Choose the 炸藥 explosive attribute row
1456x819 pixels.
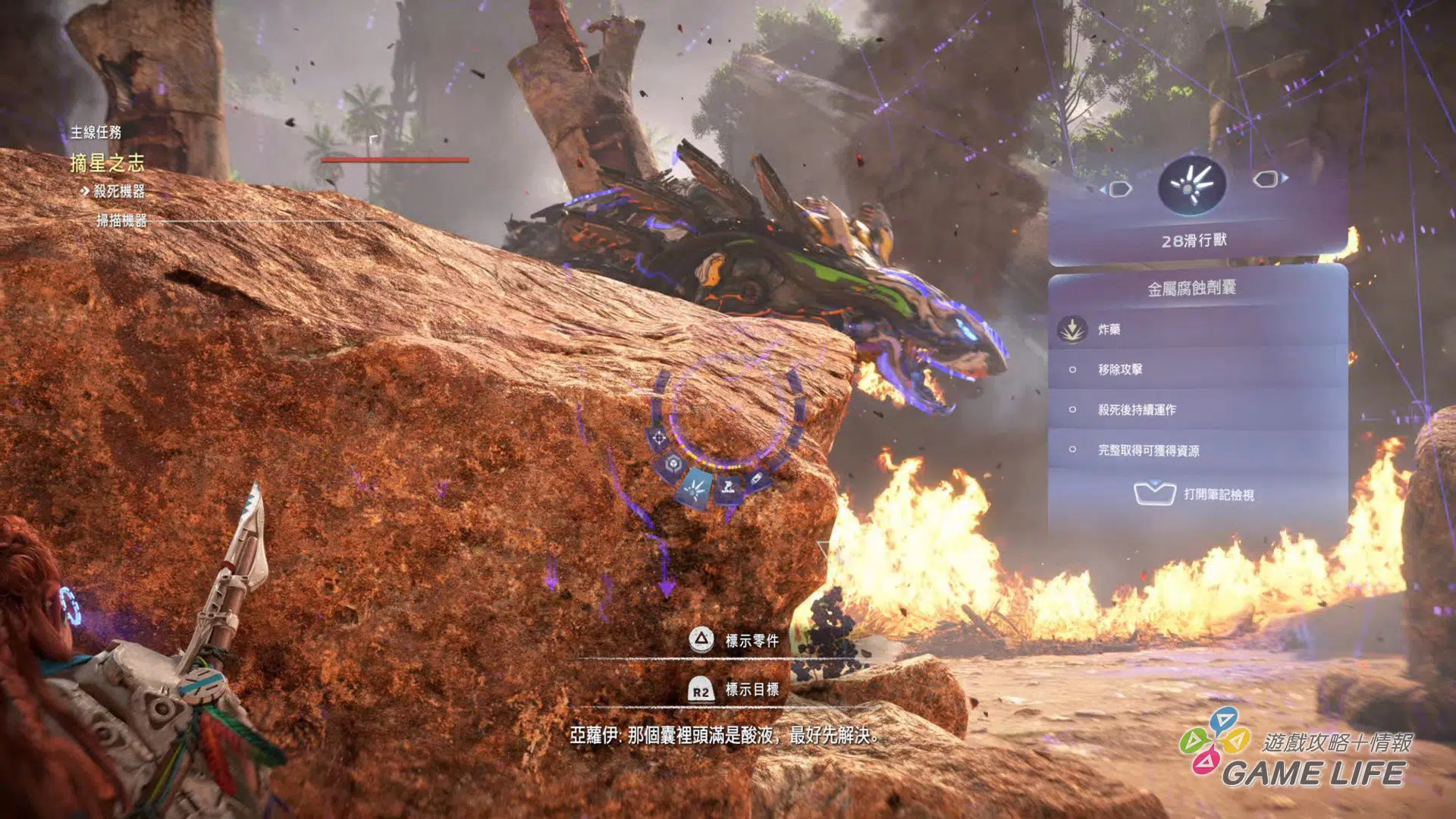pyautogui.click(x=1198, y=329)
